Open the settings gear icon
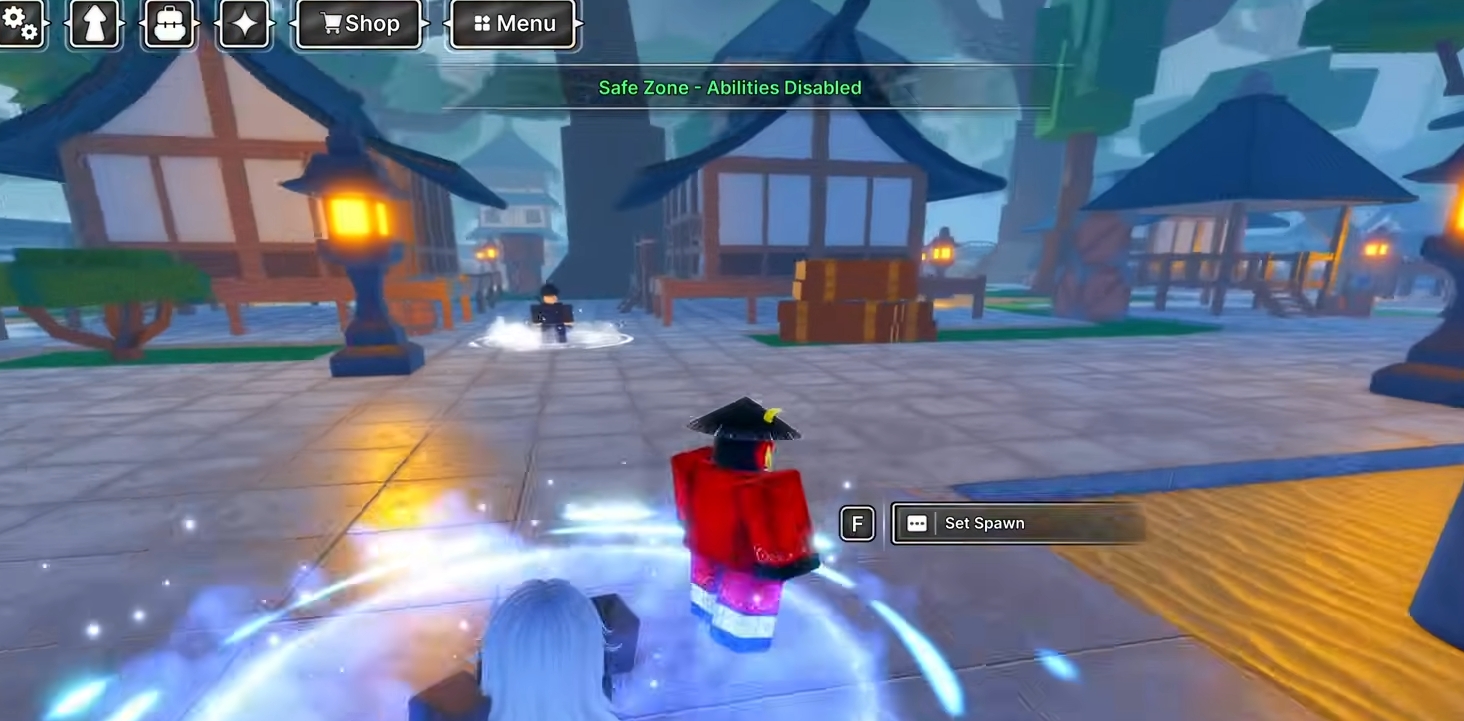The height and width of the screenshot is (721, 1464). [x=20, y=22]
